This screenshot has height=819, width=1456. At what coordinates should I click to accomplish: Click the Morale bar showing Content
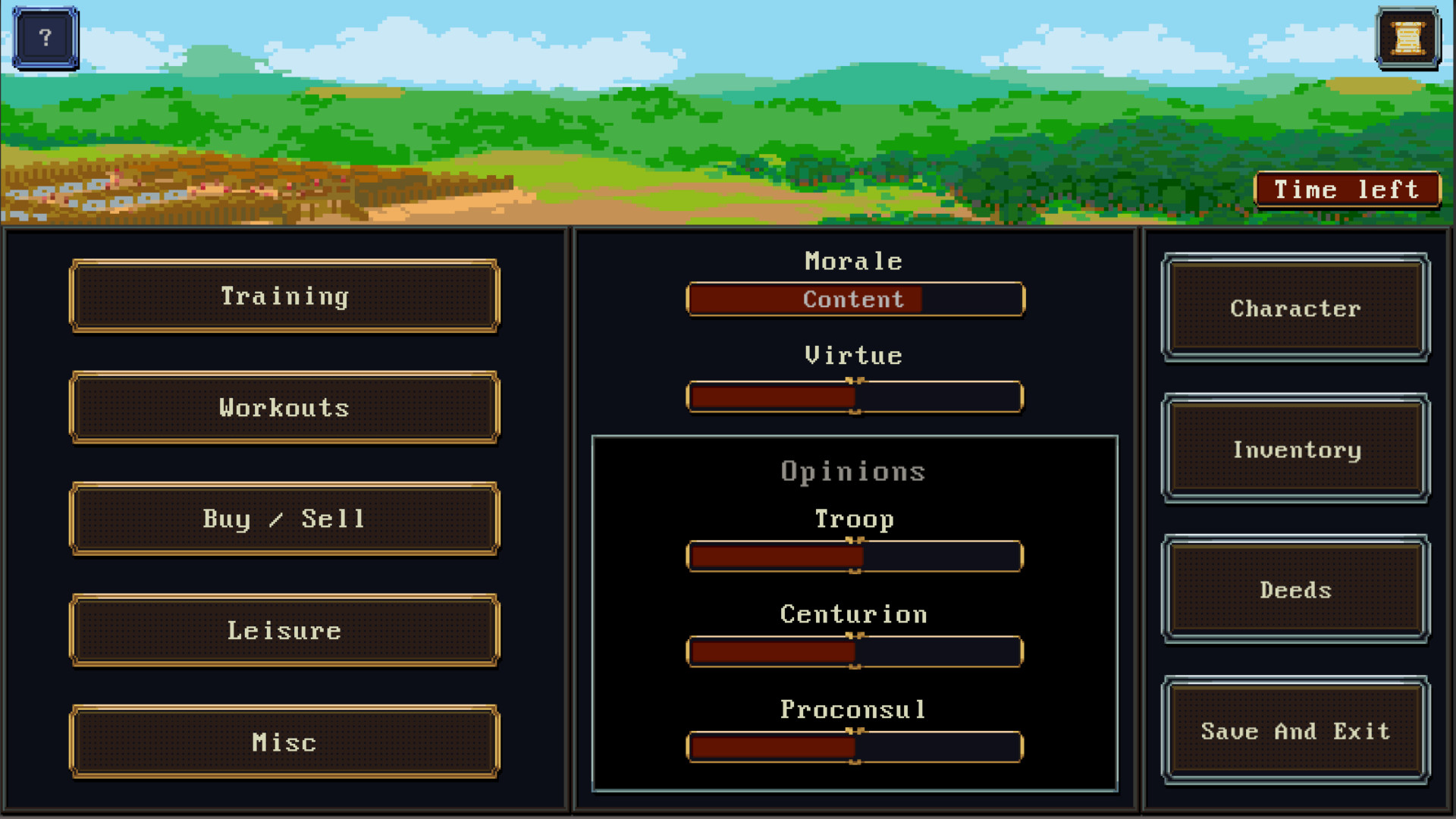pos(855,299)
